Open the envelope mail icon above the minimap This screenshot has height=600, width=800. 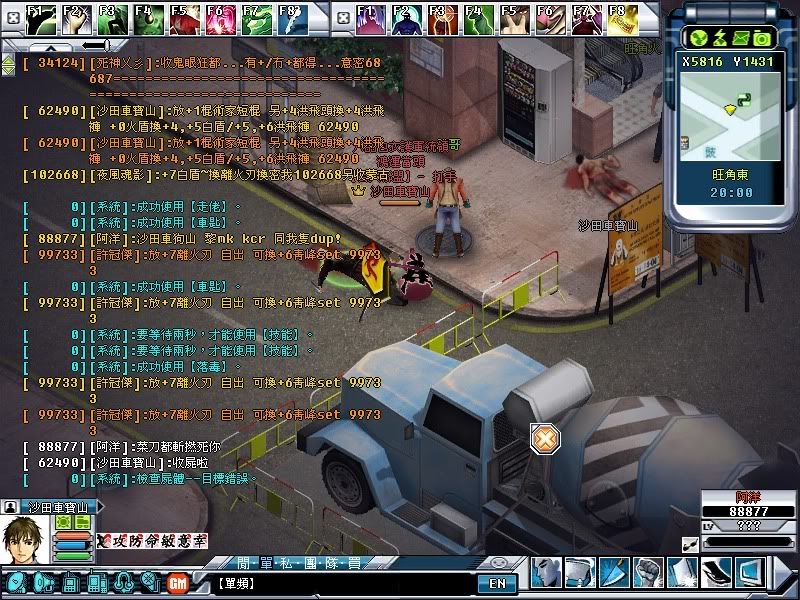[740, 37]
